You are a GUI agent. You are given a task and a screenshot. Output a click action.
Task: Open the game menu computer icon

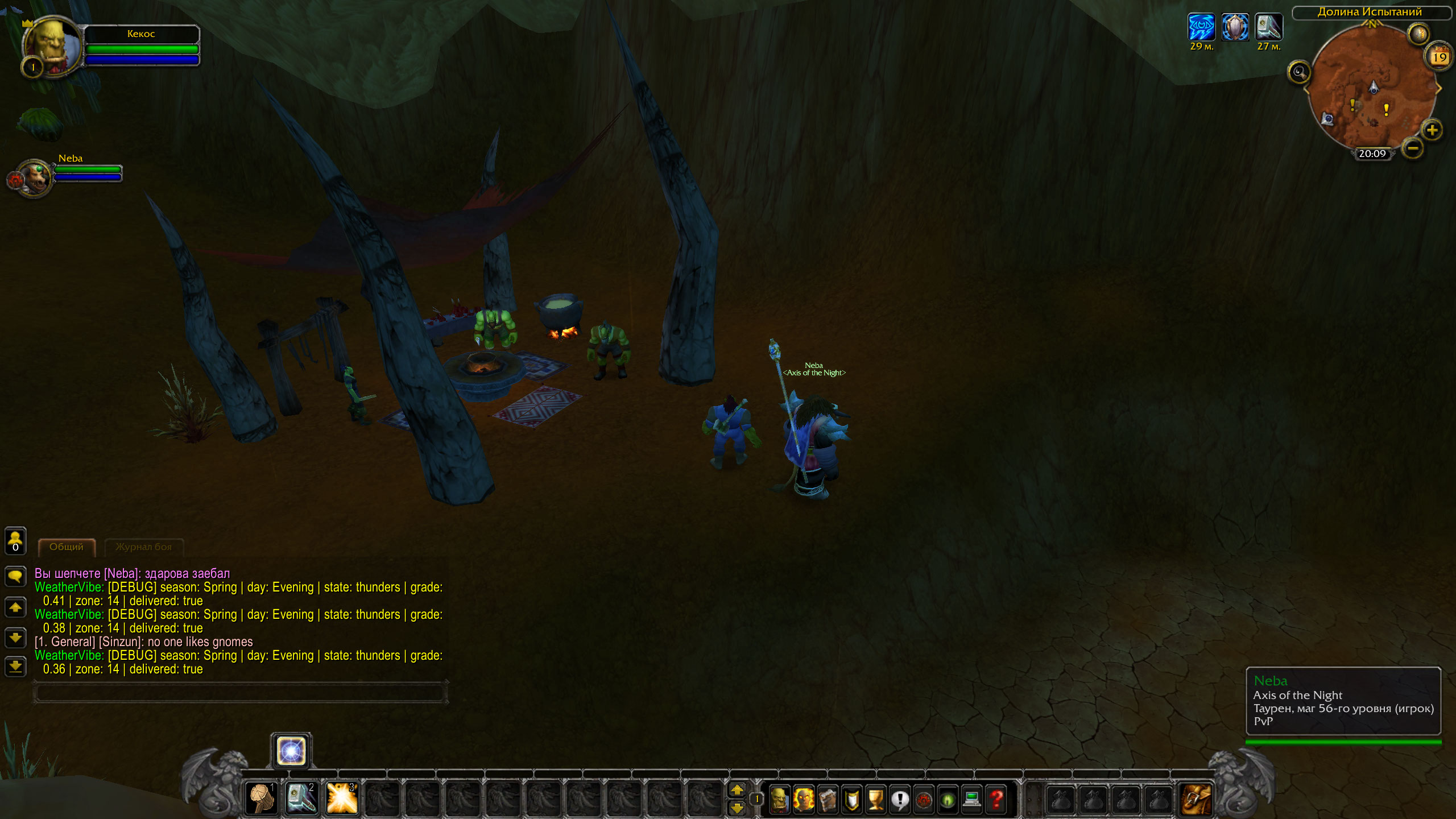[x=972, y=800]
